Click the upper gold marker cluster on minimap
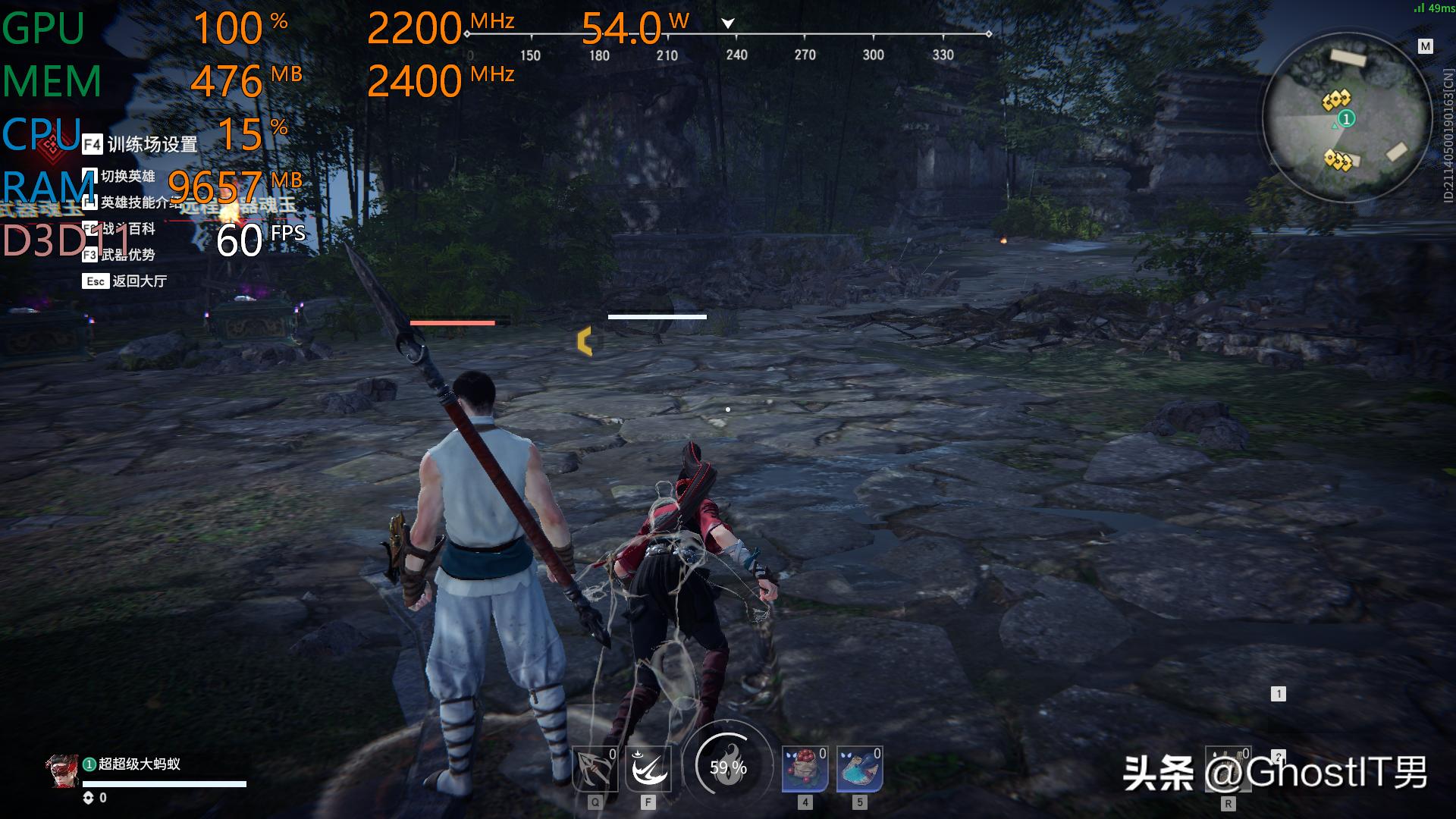Viewport: 1456px width, 819px height. [x=1336, y=99]
